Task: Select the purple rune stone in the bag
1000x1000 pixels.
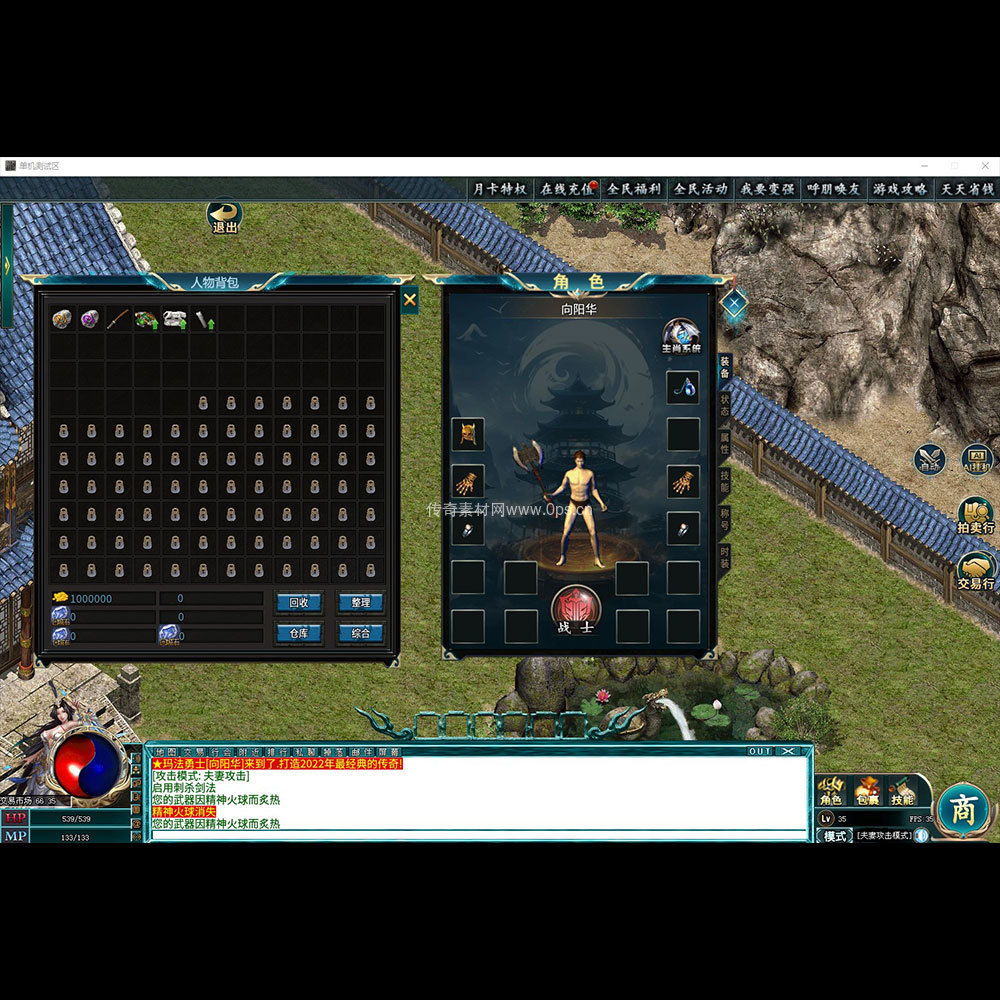Action: pos(90,319)
